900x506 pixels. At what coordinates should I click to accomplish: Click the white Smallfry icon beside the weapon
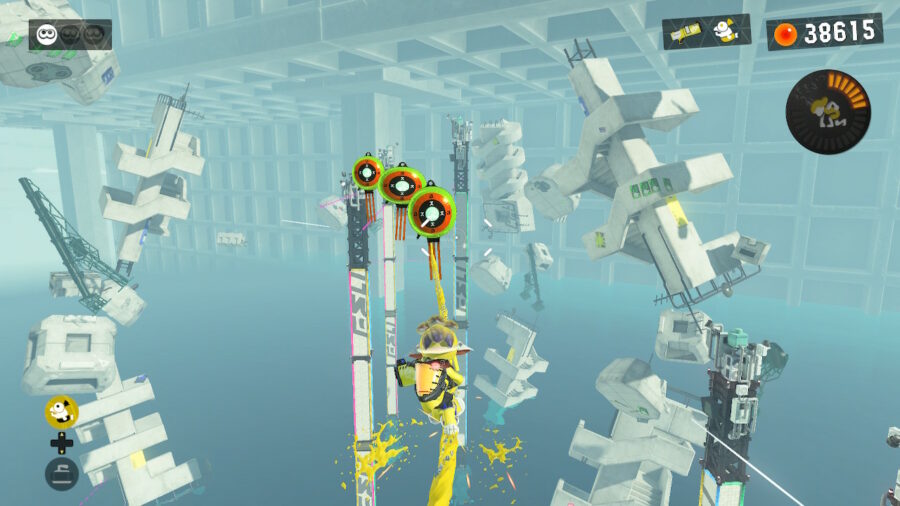728,31
